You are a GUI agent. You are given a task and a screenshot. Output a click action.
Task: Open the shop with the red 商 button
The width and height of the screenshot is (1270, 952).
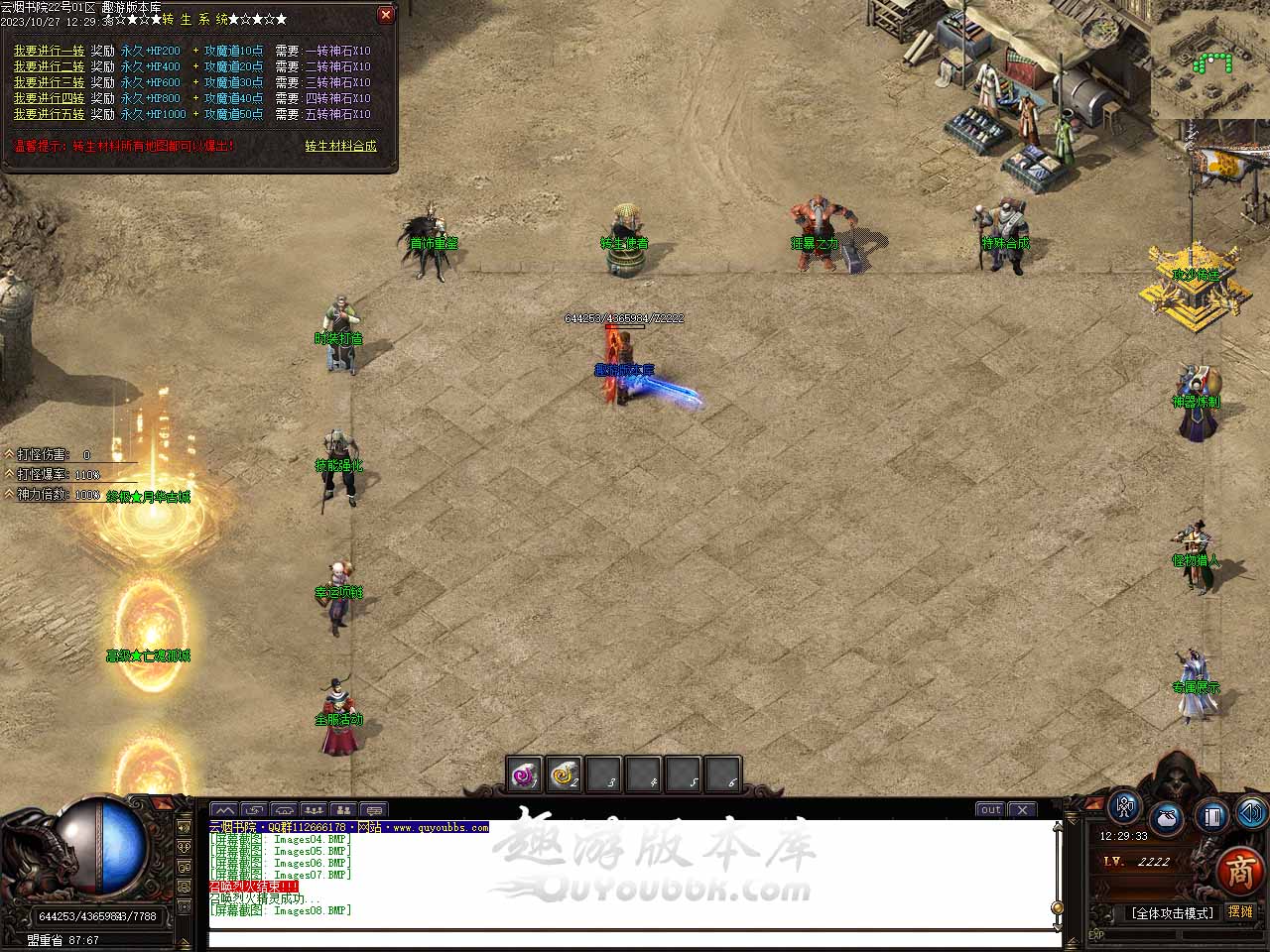point(1239,870)
